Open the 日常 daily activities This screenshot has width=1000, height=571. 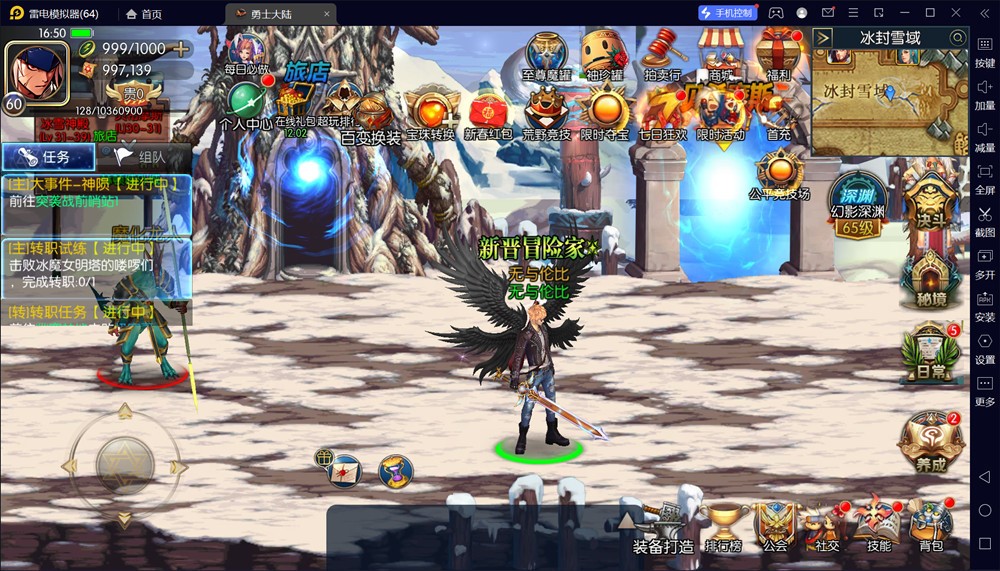pos(930,352)
